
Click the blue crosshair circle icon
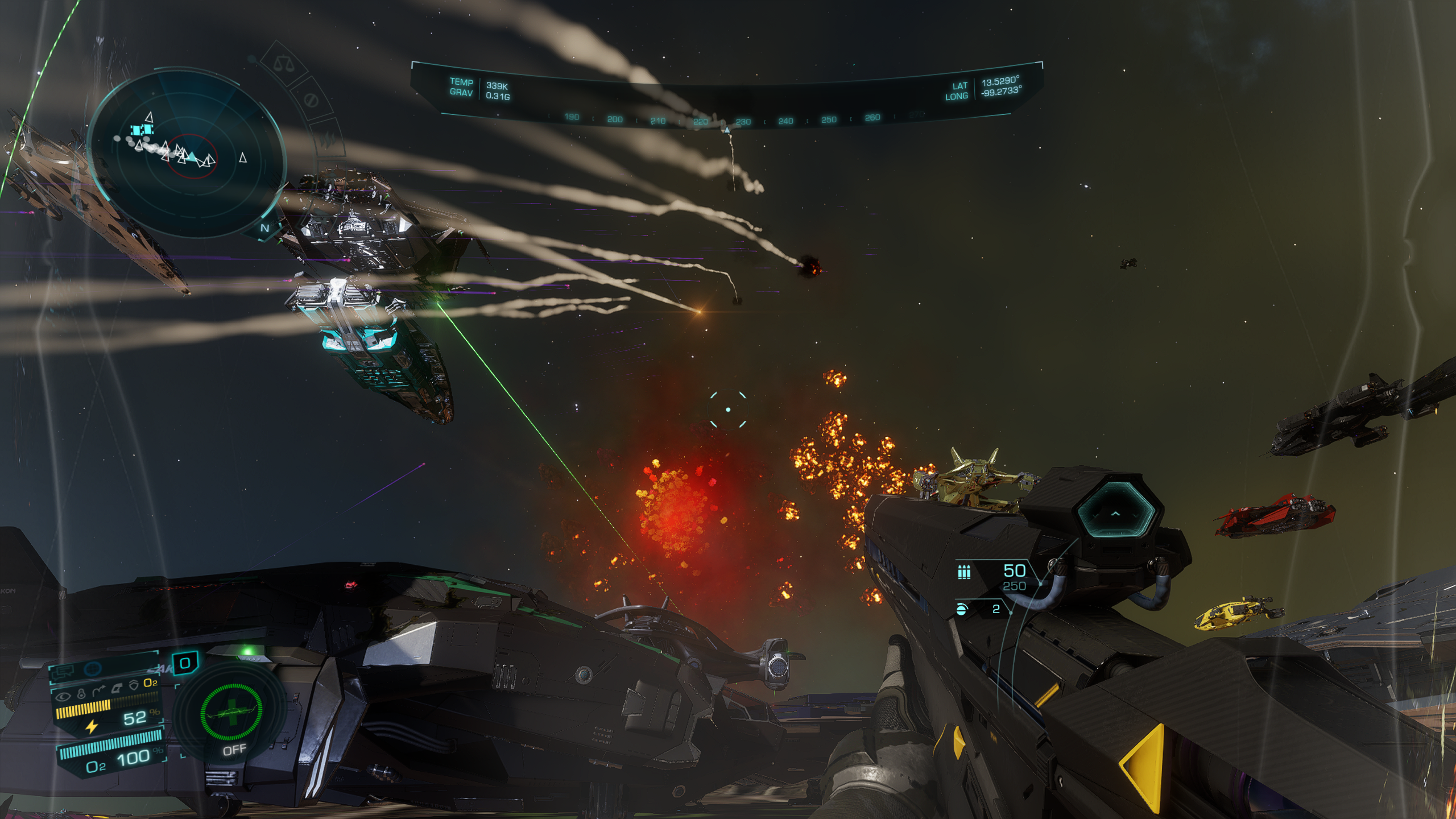coord(93,669)
